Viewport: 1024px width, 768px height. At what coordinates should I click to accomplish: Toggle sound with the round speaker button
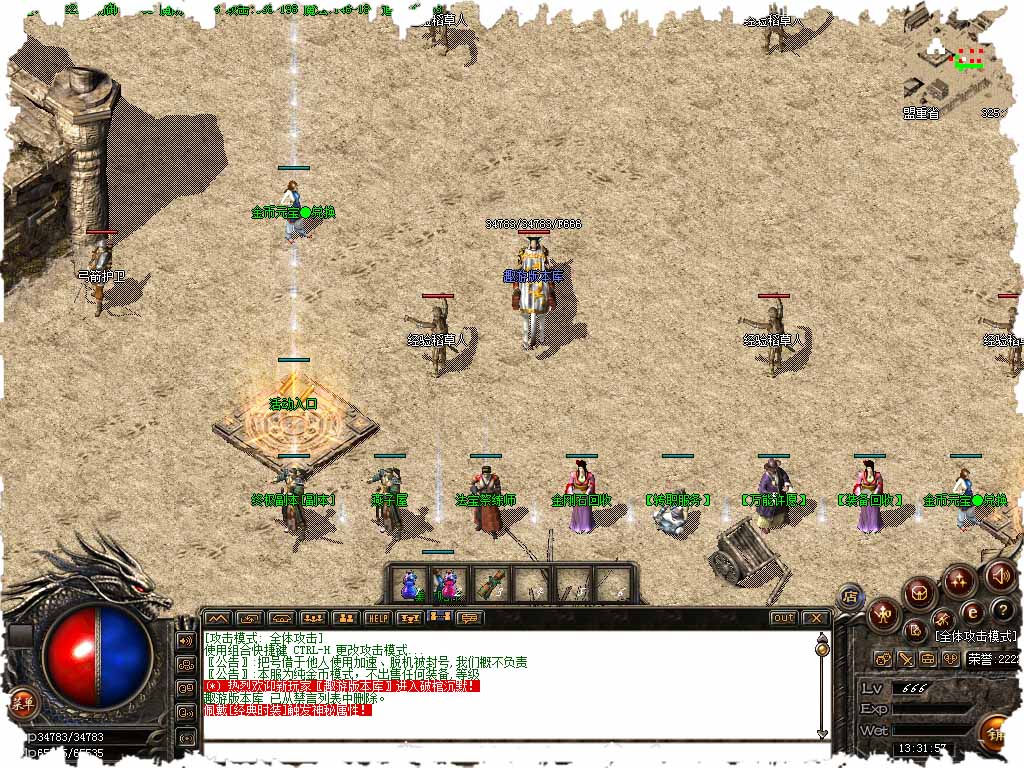(x=1000, y=576)
